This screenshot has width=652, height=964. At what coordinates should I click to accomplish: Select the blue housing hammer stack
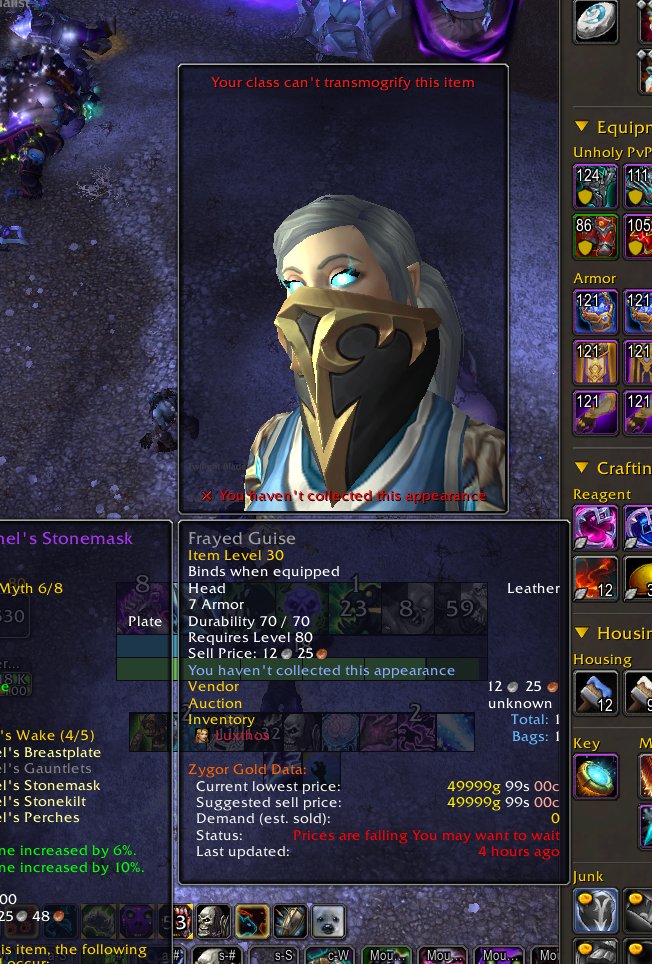coord(594,692)
